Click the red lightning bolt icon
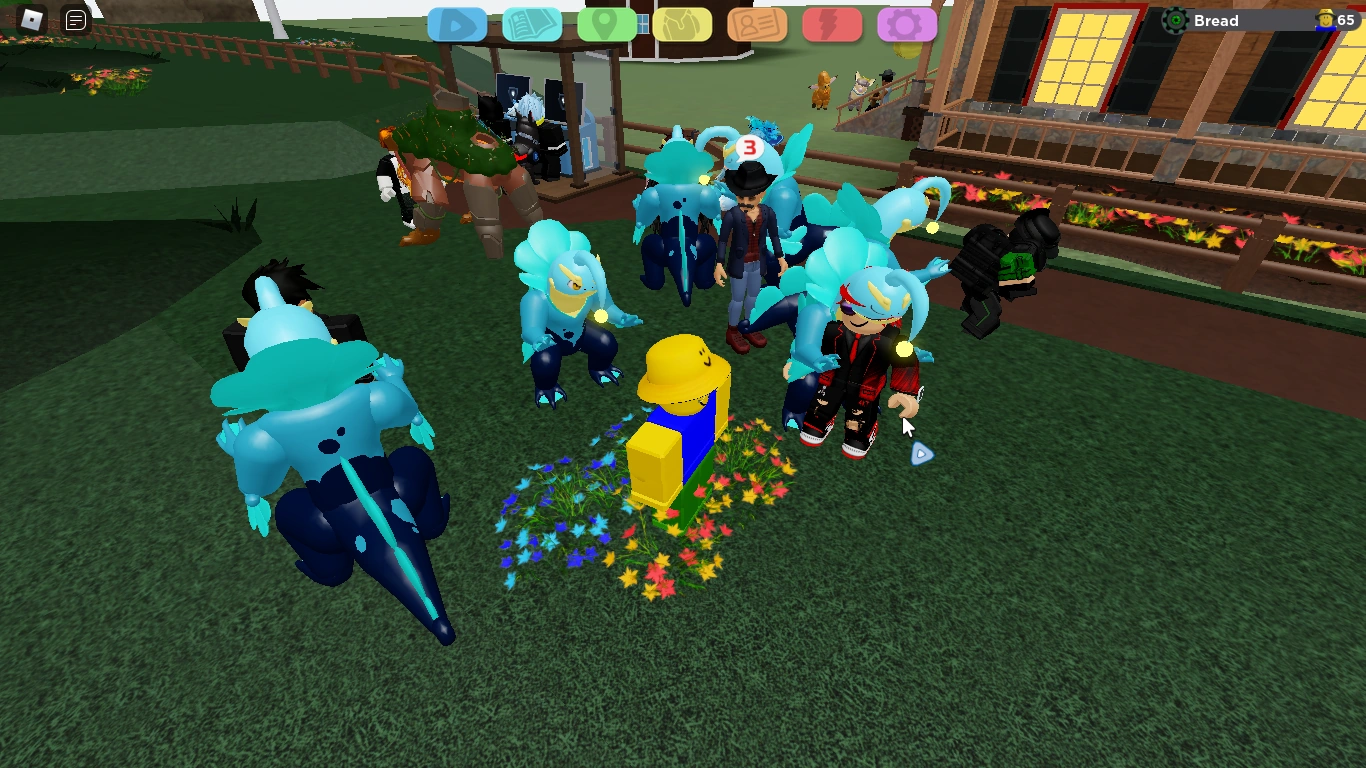 (832, 21)
